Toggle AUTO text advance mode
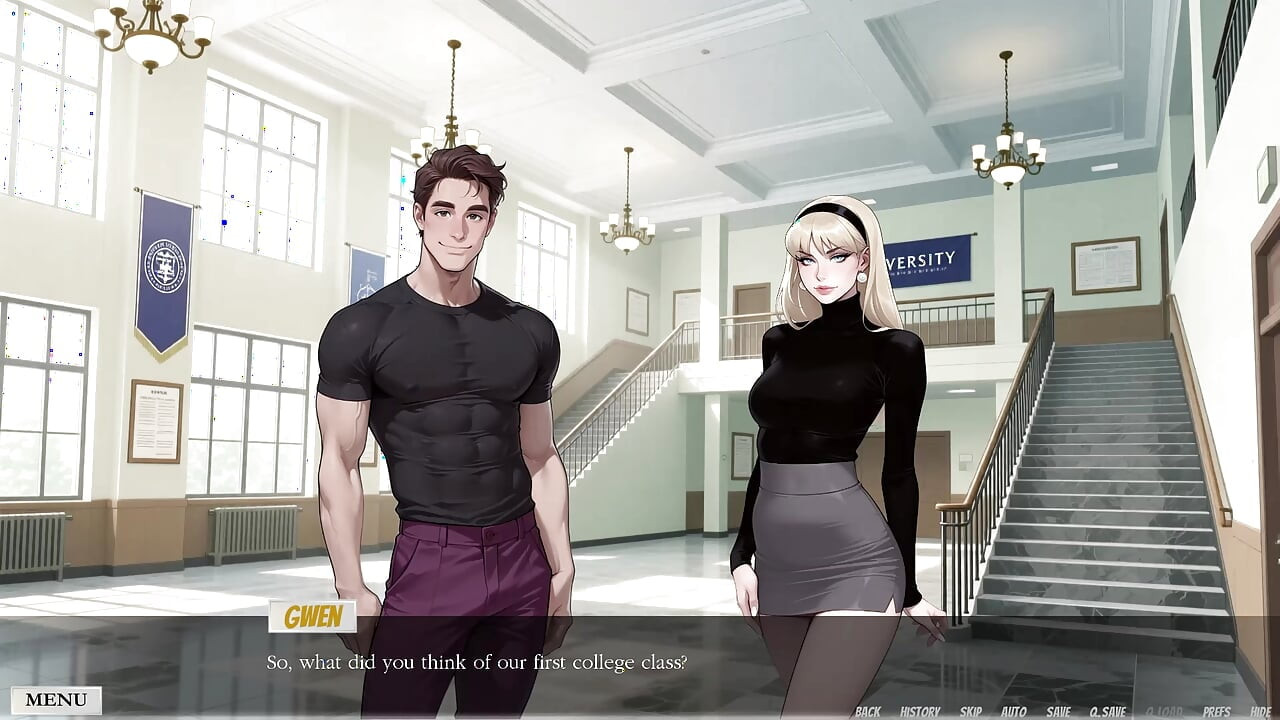The width and height of the screenshot is (1280, 720). (x=1013, y=712)
